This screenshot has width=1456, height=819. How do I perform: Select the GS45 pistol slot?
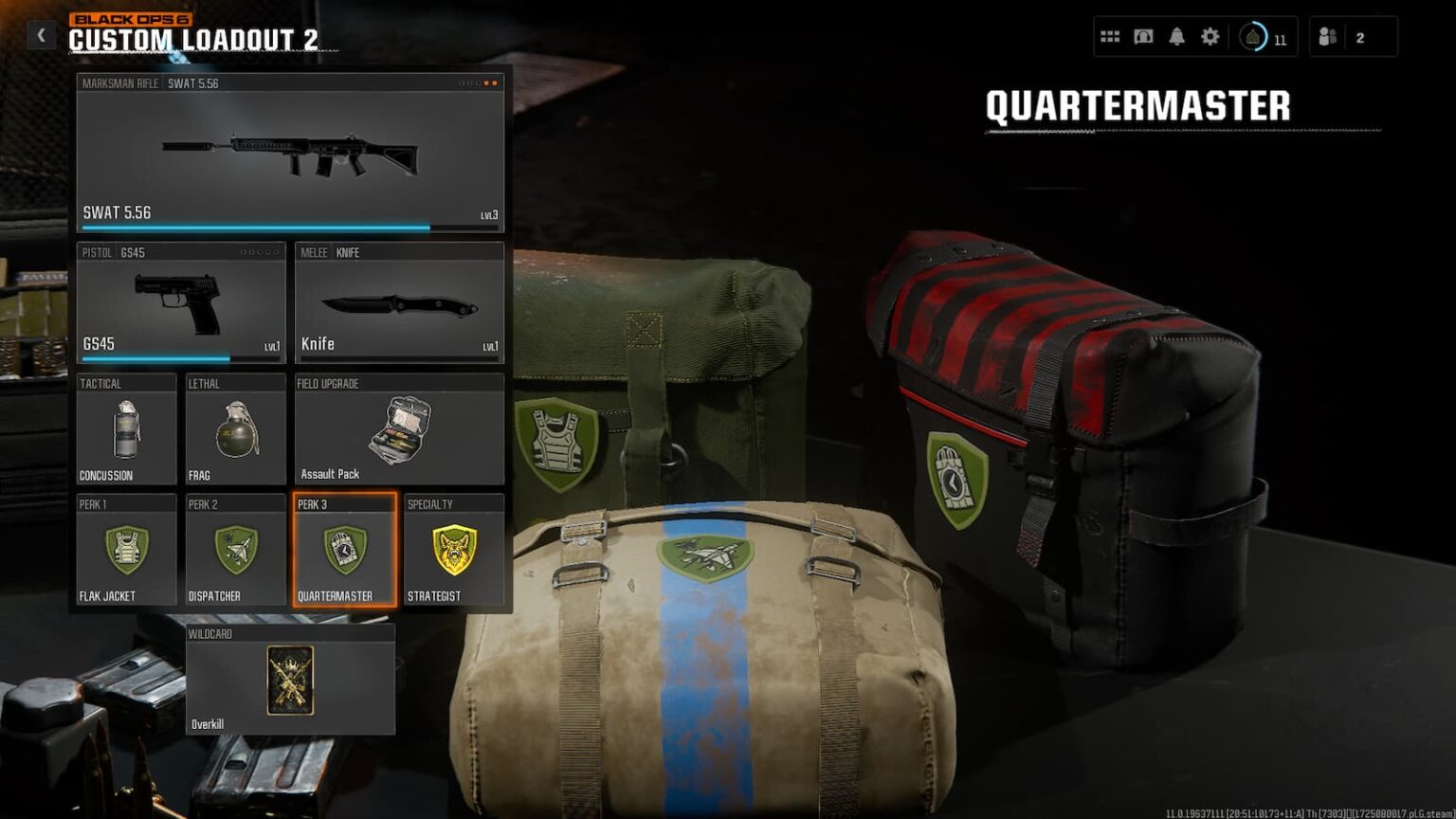point(180,303)
